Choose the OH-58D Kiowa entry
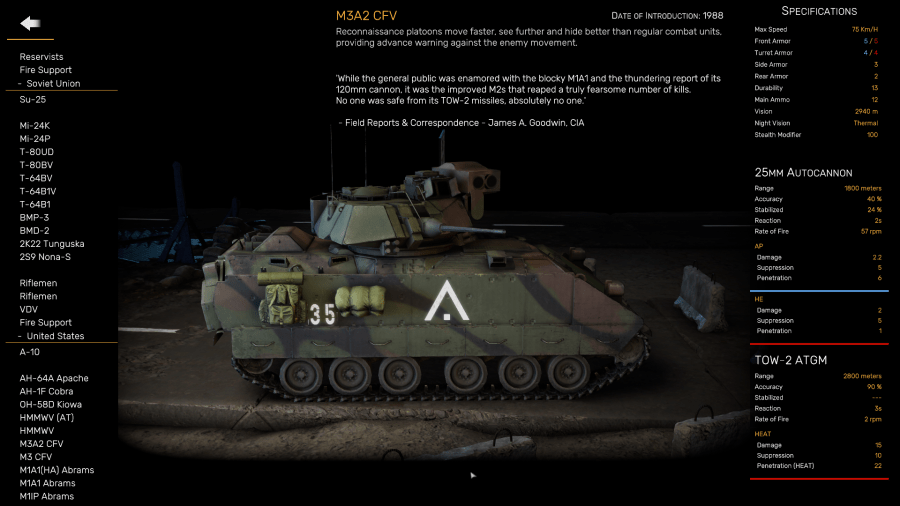This screenshot has width=900, height=506. point(51,404)
